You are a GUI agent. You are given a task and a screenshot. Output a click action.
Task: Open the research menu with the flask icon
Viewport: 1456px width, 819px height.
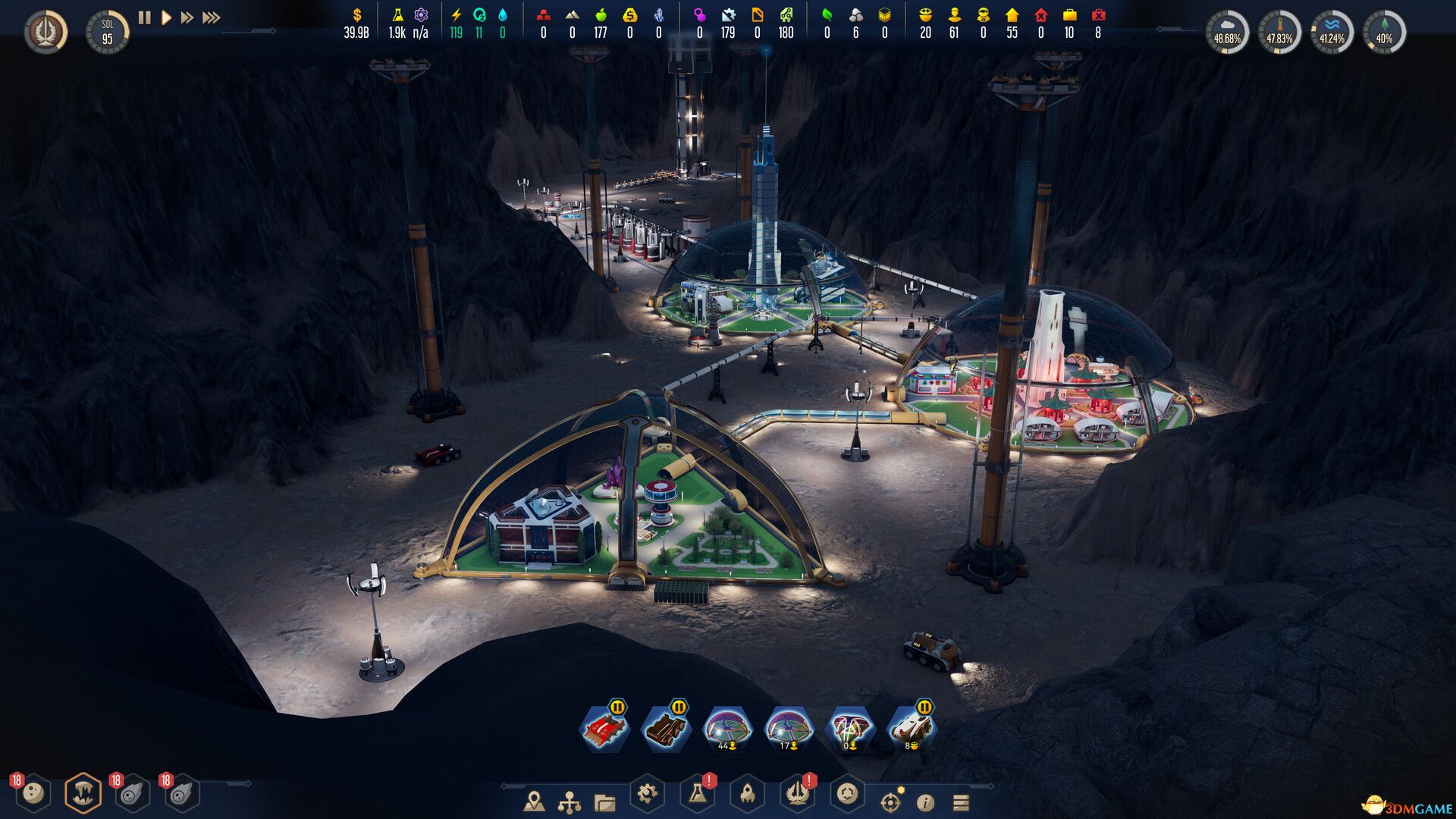coord(698,796)
